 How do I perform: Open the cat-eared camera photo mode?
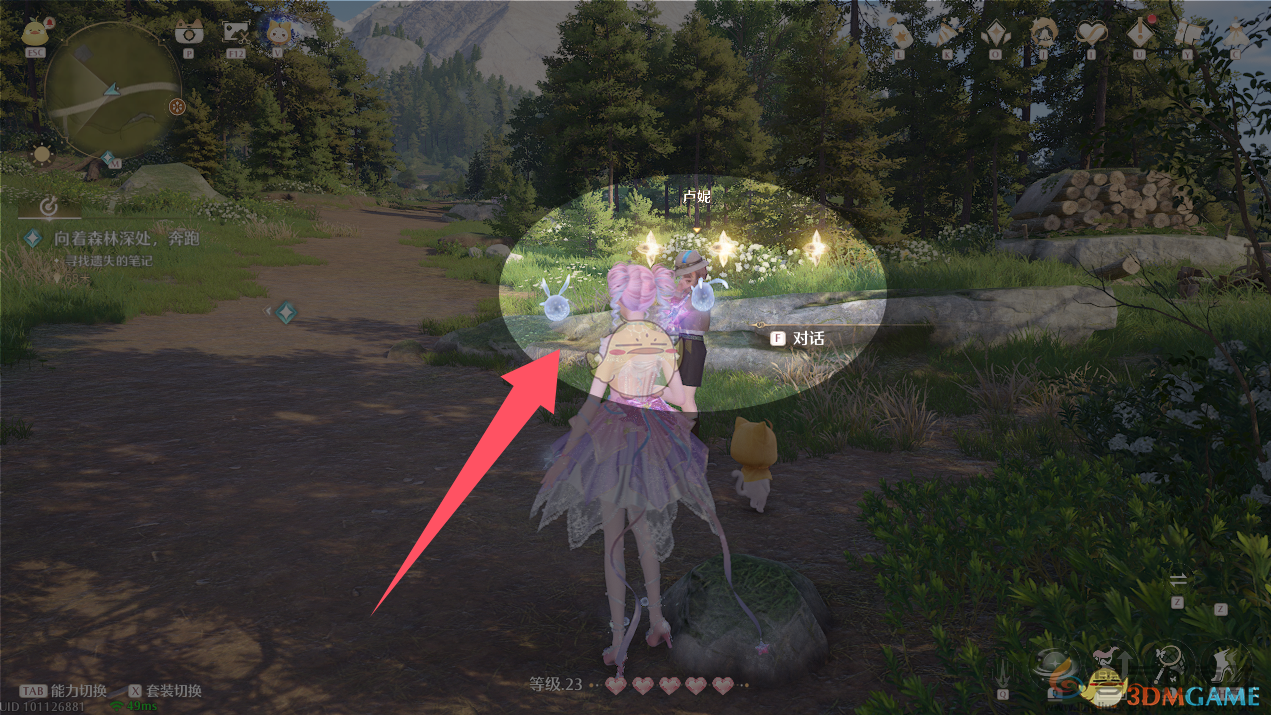tap(186, 31)
